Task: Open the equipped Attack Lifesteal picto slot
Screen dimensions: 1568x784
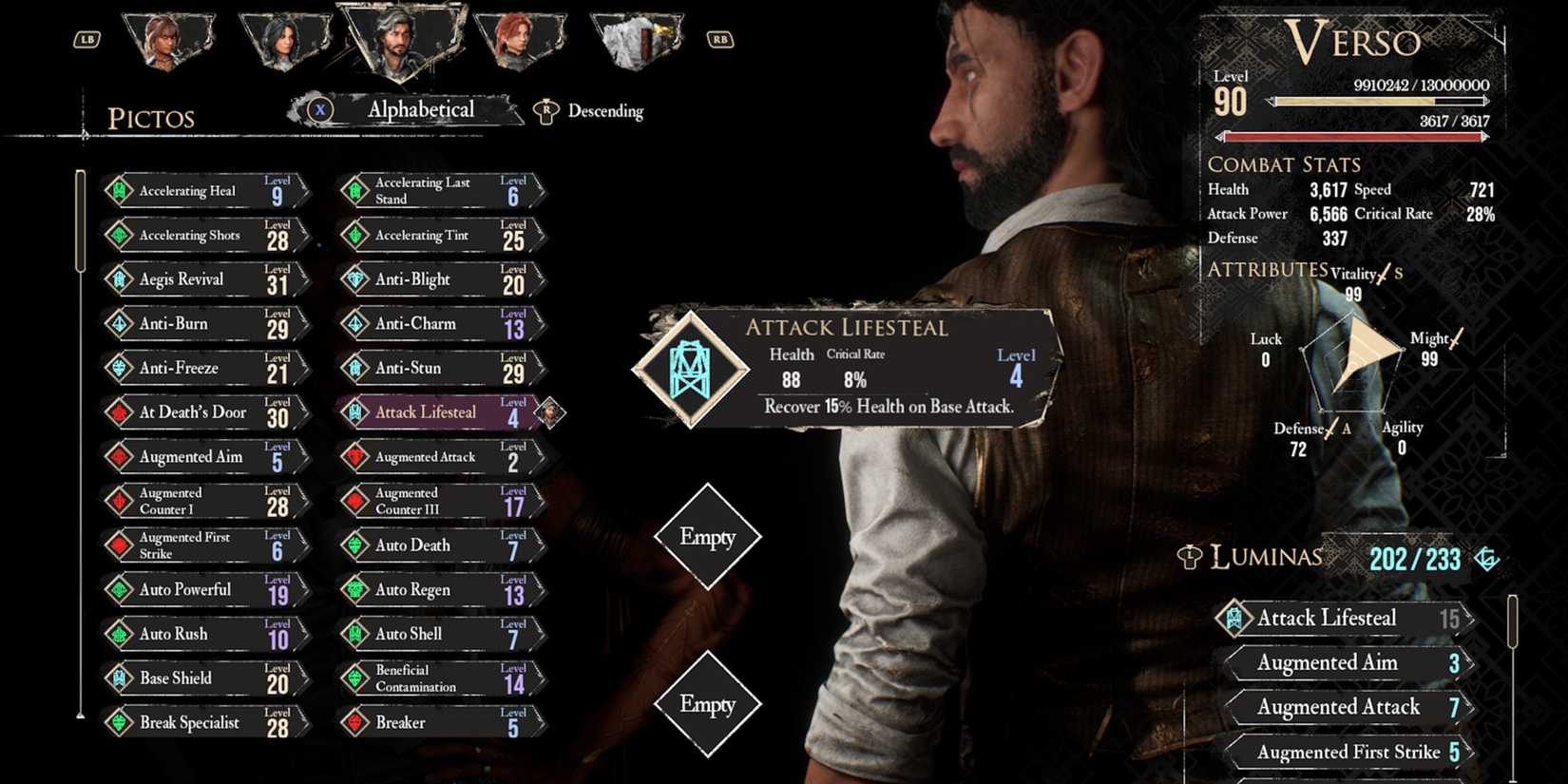Action: [x=691, y=369]
